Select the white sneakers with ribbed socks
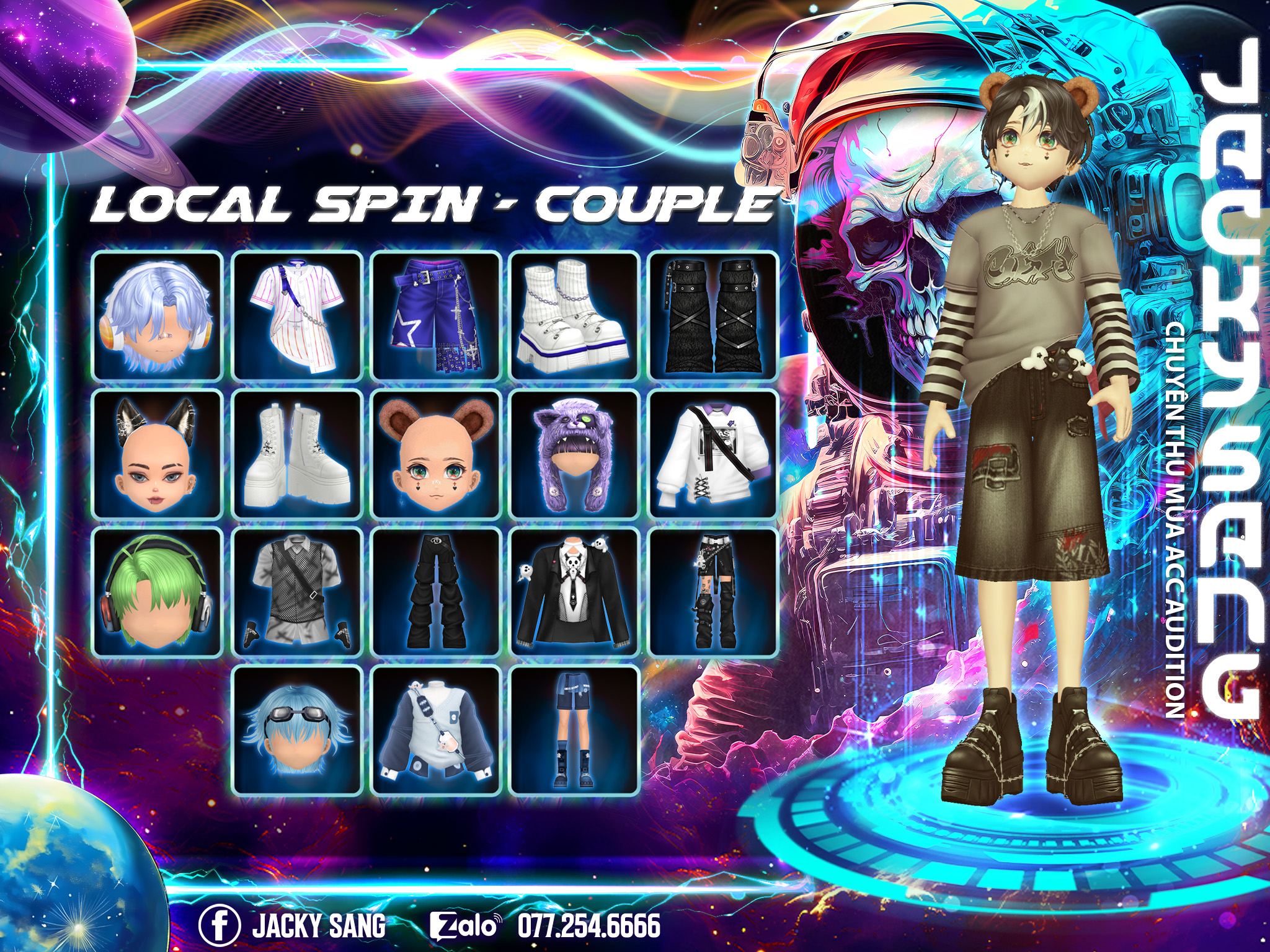 (575, 315)
